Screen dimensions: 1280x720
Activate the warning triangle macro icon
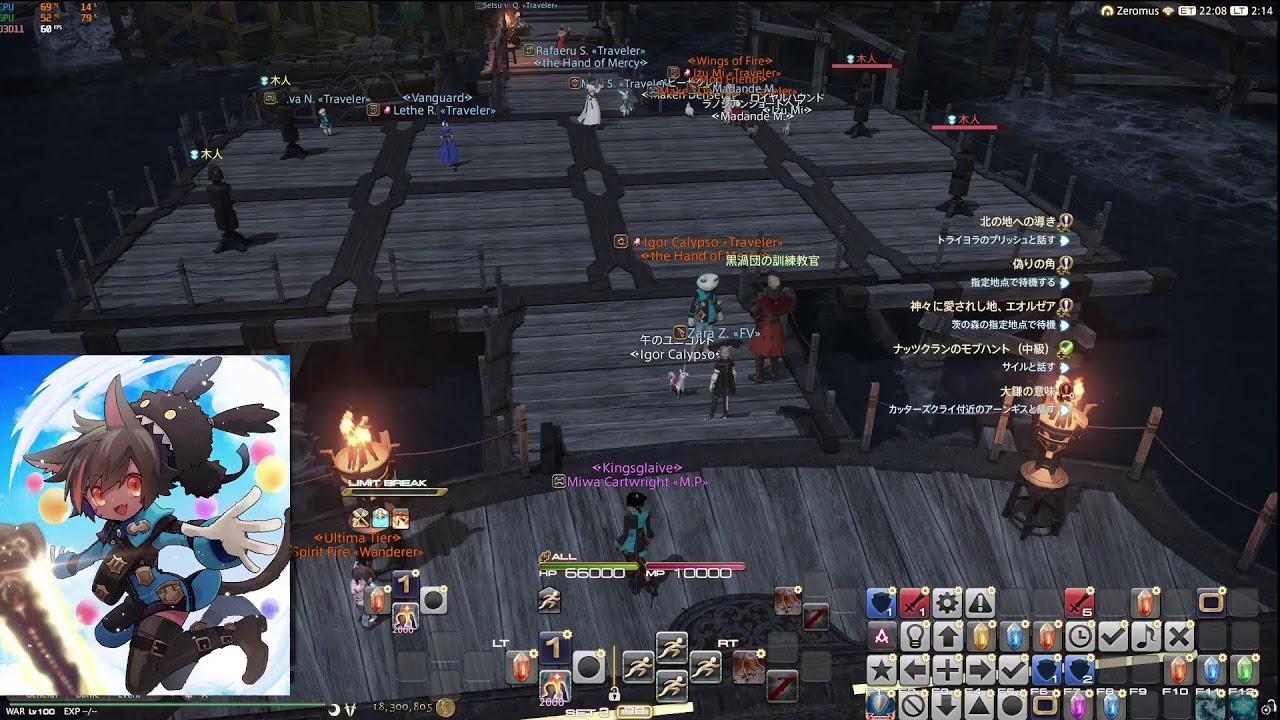coord(980,602)
